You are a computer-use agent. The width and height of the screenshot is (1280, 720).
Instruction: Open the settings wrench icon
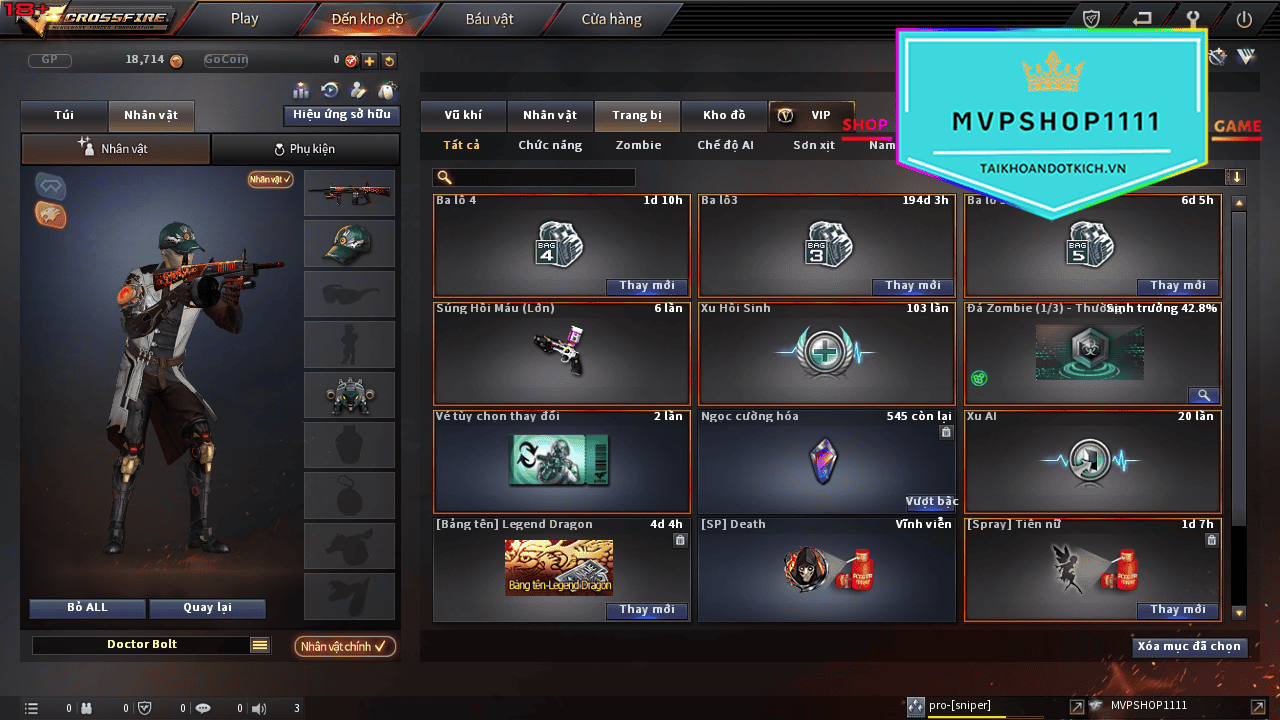(1192, 19)
